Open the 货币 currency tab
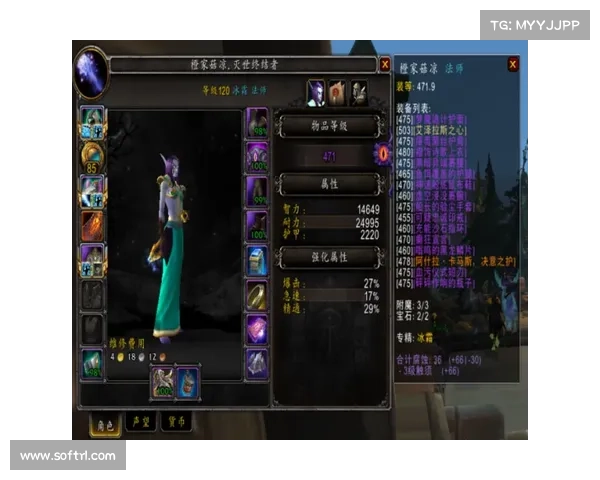This screenshot has height=480, width=600. pos(175,422)
